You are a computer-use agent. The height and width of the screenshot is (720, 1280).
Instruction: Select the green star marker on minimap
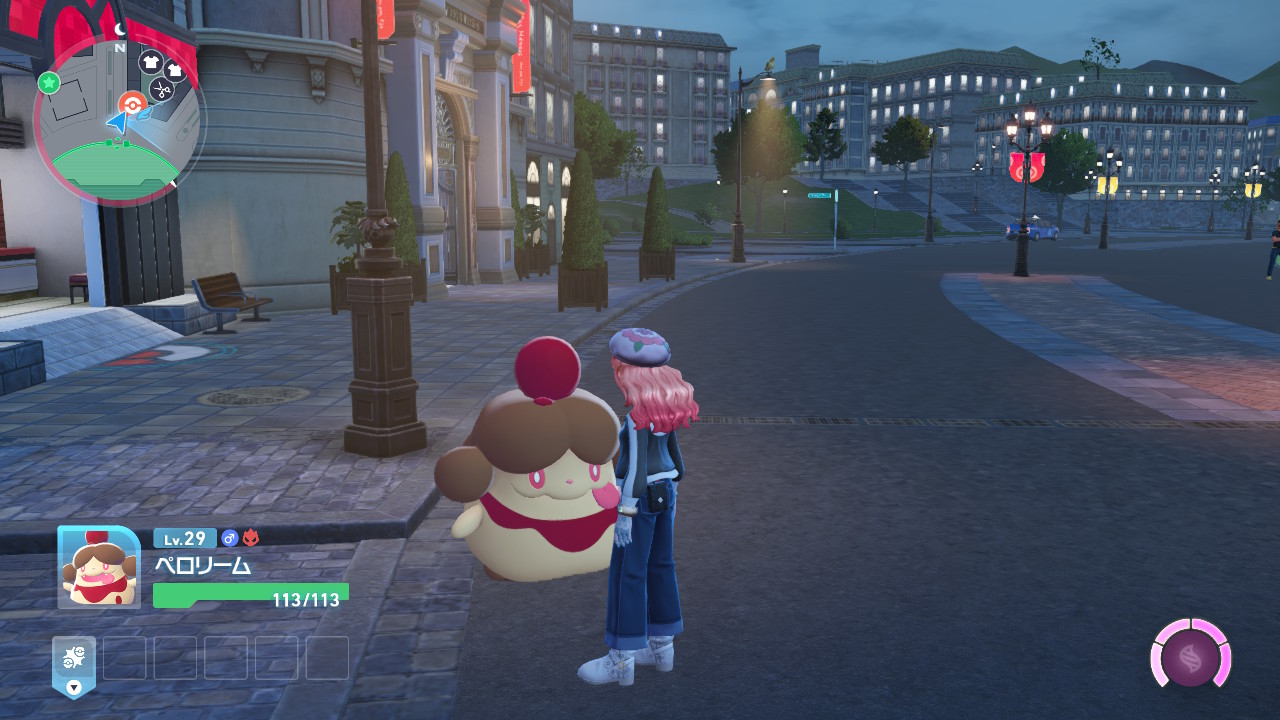tap(49, 83)
